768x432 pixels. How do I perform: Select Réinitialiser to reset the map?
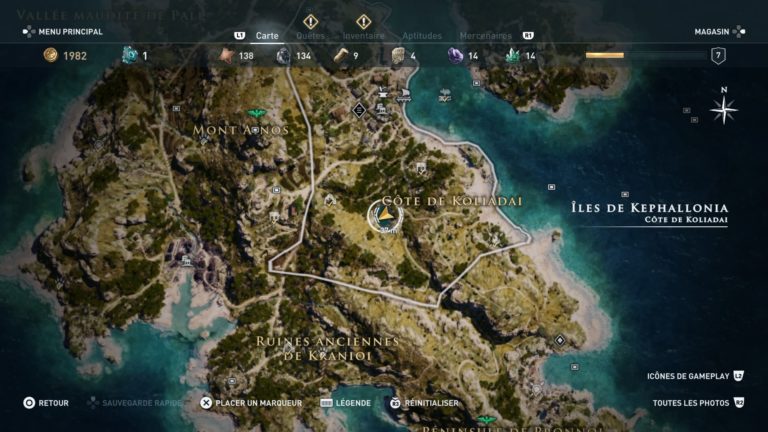(x=425, y=403)
